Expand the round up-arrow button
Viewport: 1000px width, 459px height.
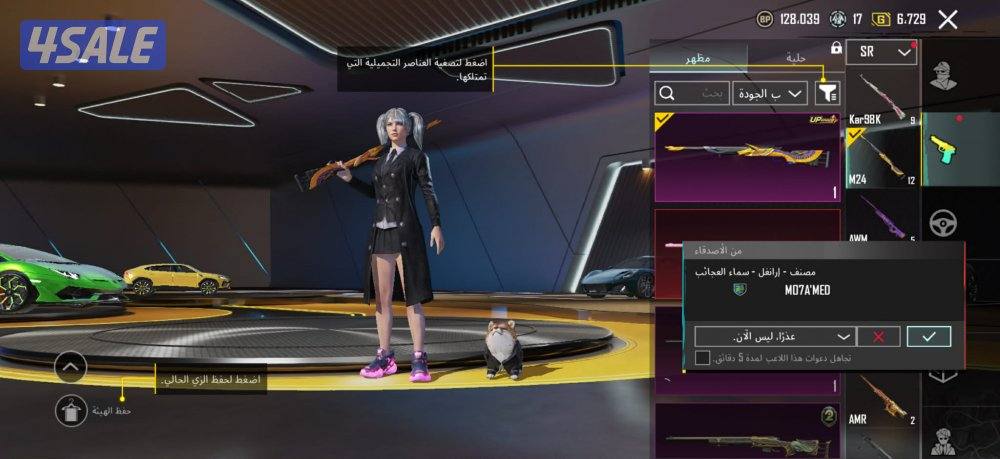[x=72, y=367]
